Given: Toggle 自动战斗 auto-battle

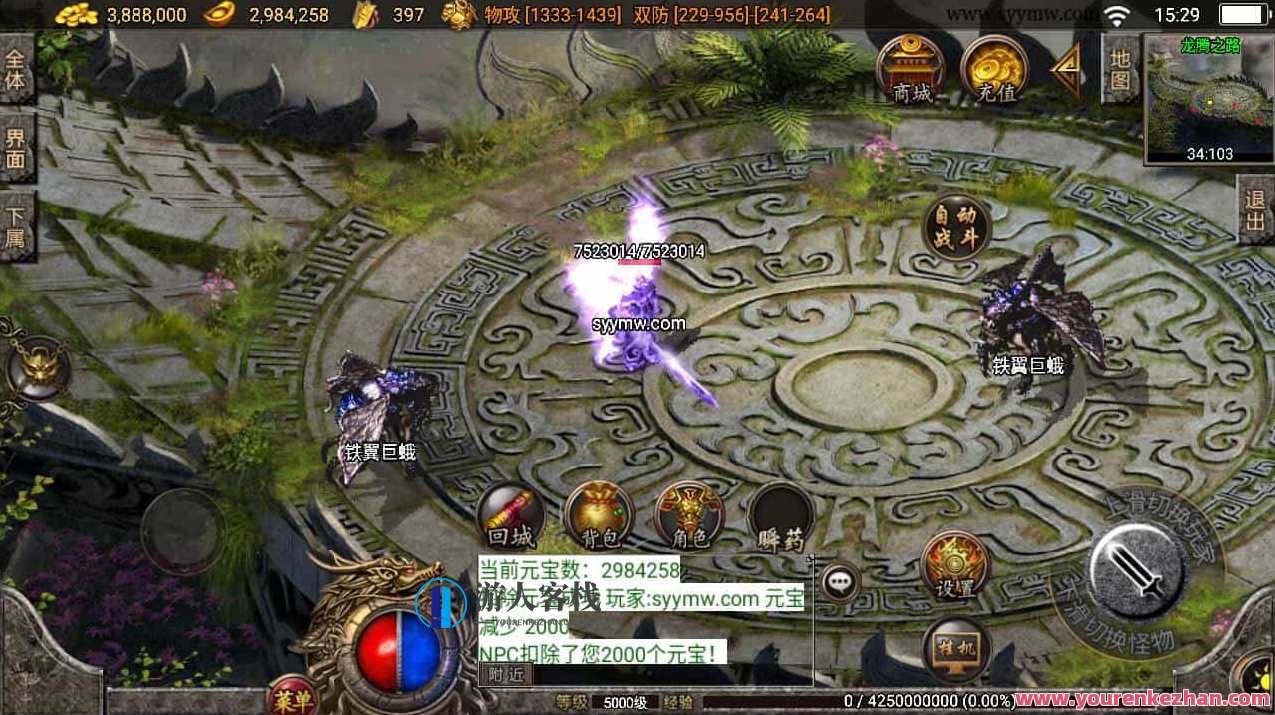Looking at the screenshot, I should pos(956,227).
